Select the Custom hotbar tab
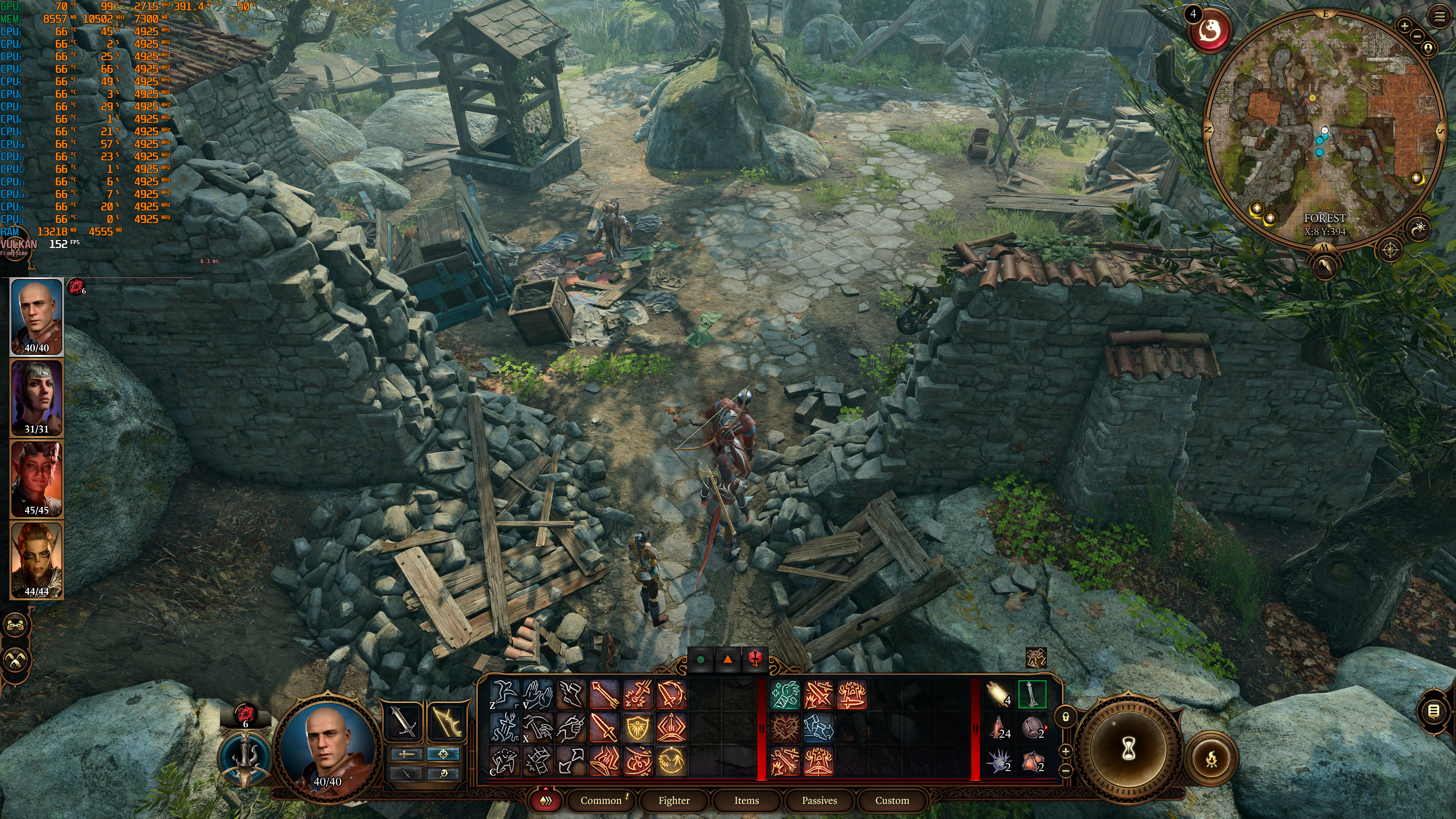 coord(892,800)
